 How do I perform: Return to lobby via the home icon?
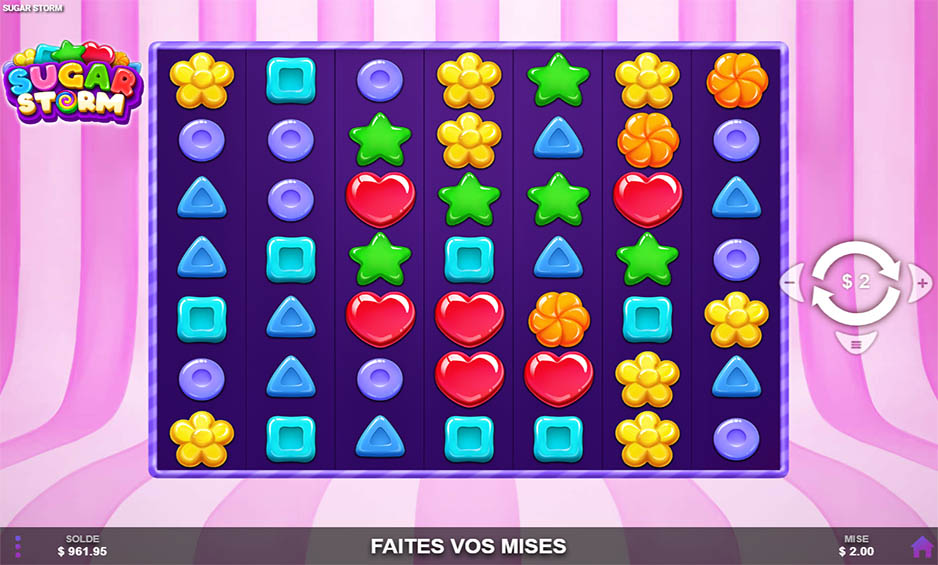click(921, 546)
